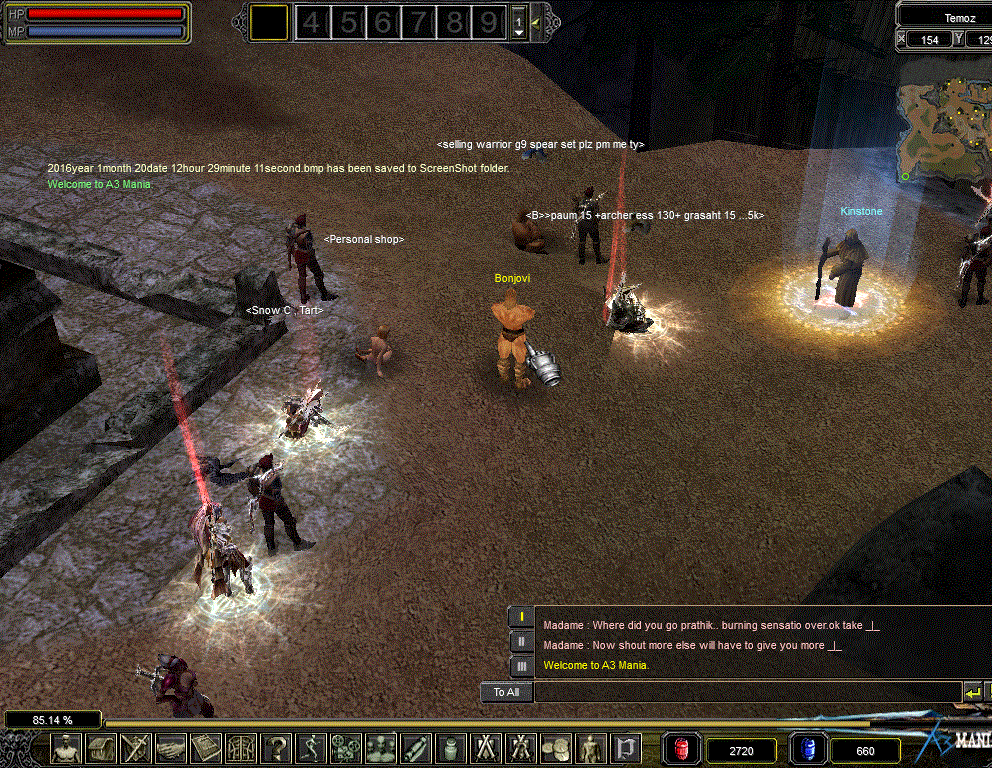Open the book icon on the toolbar

[x=206, y=748]
